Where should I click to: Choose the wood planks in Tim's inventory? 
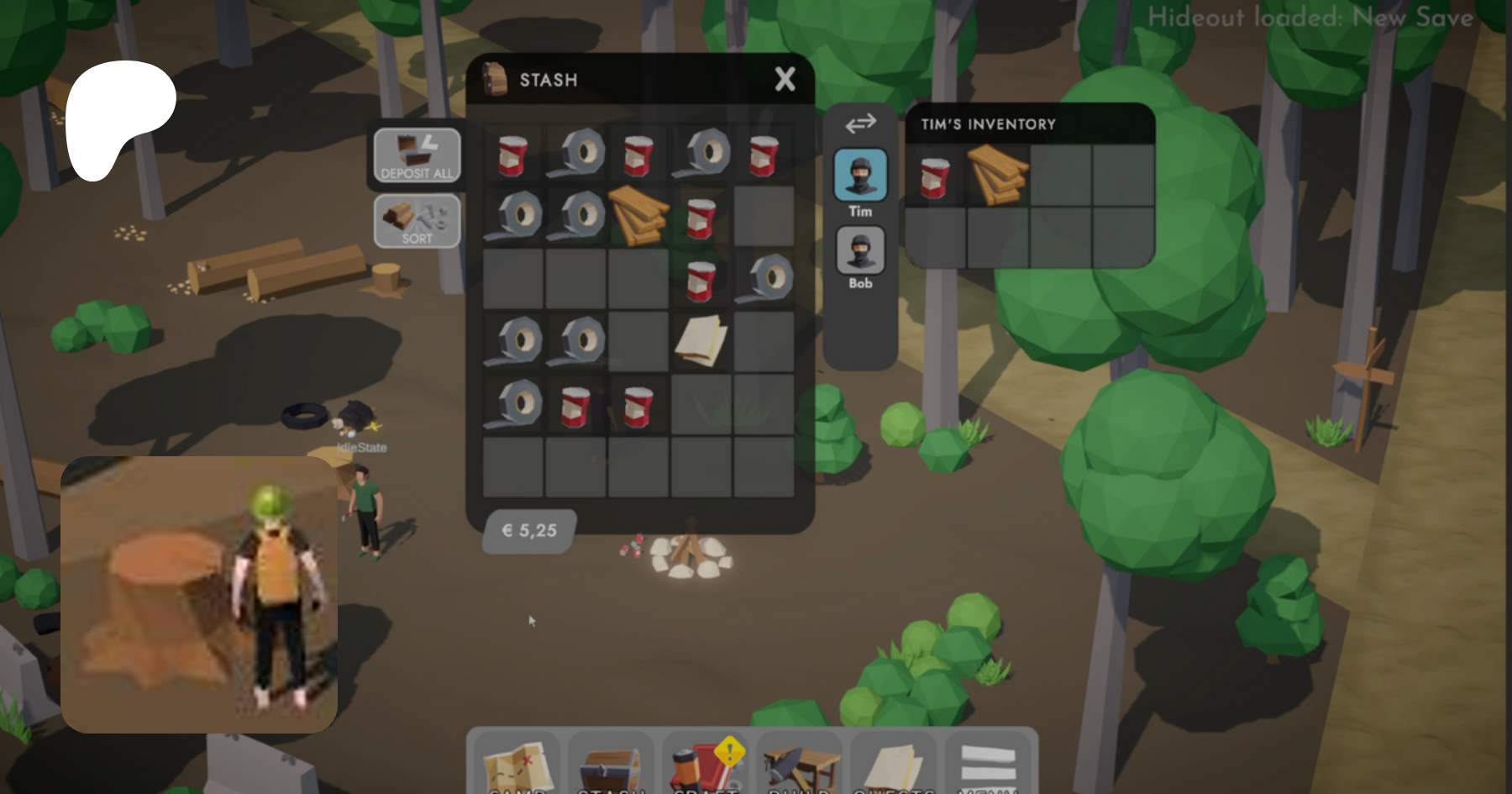tap(997, 176)
